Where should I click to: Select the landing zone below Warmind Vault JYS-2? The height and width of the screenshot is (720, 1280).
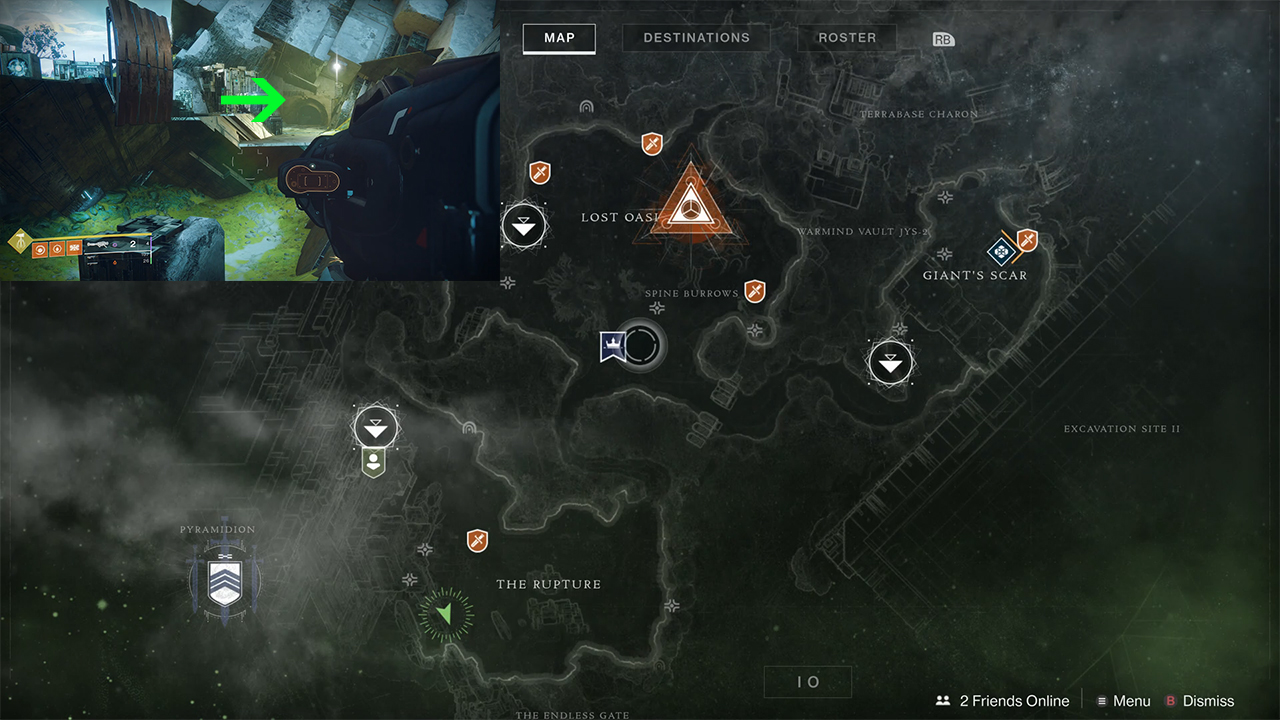click(x=891, y=362)
